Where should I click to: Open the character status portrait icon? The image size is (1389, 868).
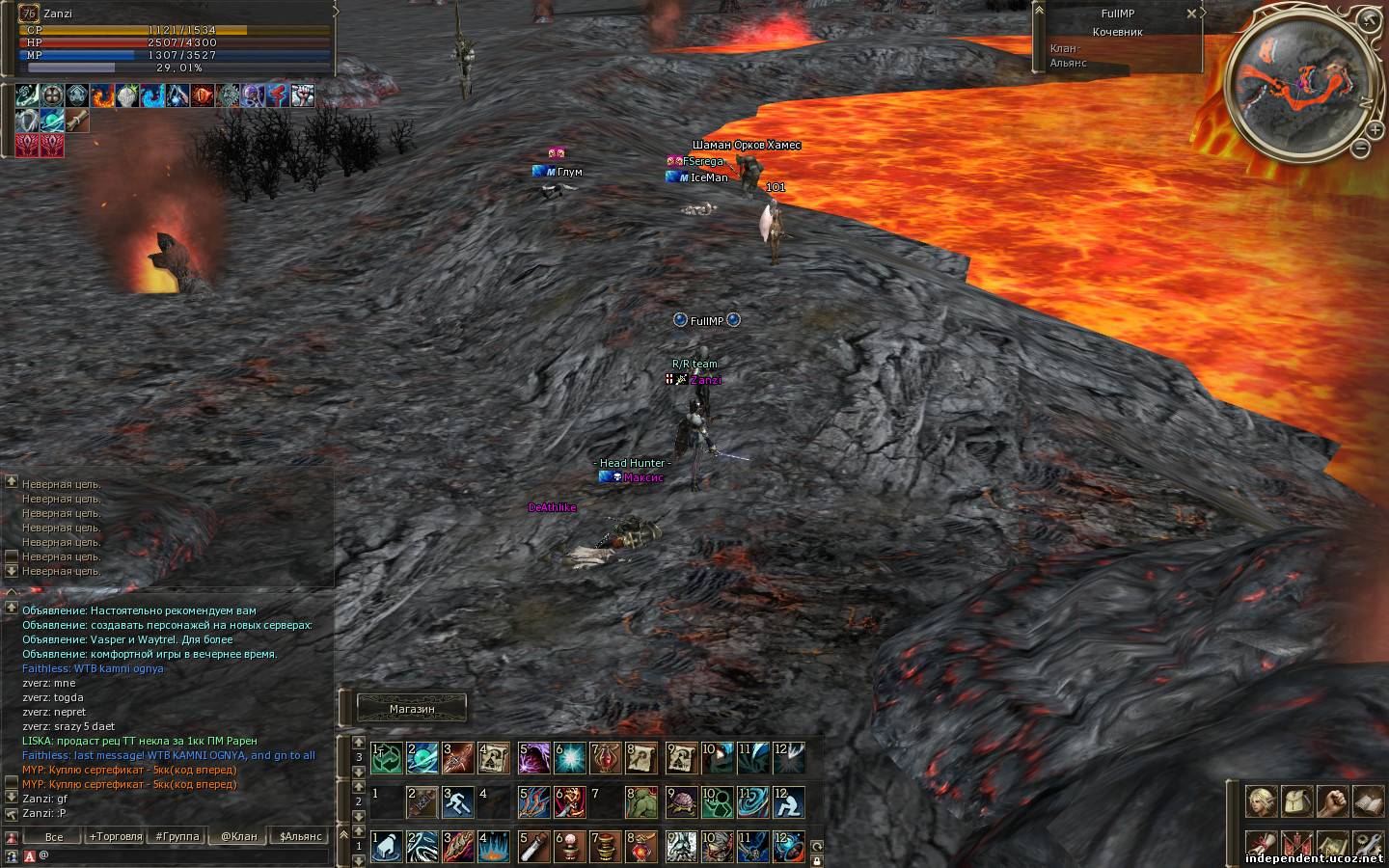coord(1259,800)
